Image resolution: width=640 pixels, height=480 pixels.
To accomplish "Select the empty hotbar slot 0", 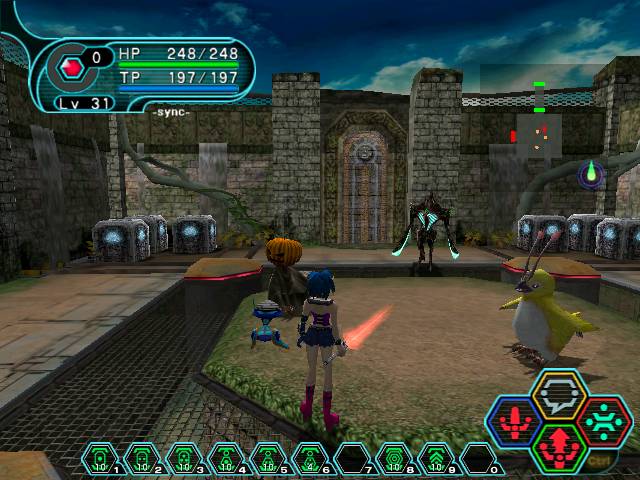I will (x=478, y=459).
